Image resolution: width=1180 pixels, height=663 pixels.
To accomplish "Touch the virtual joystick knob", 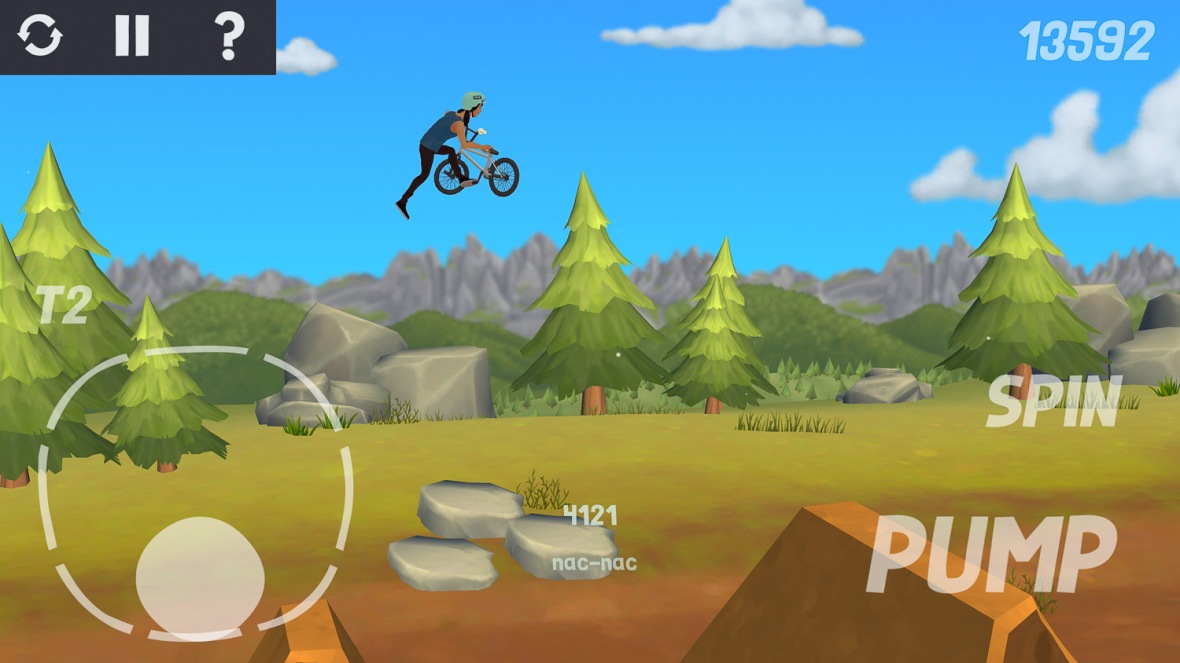I will [200, 578].
